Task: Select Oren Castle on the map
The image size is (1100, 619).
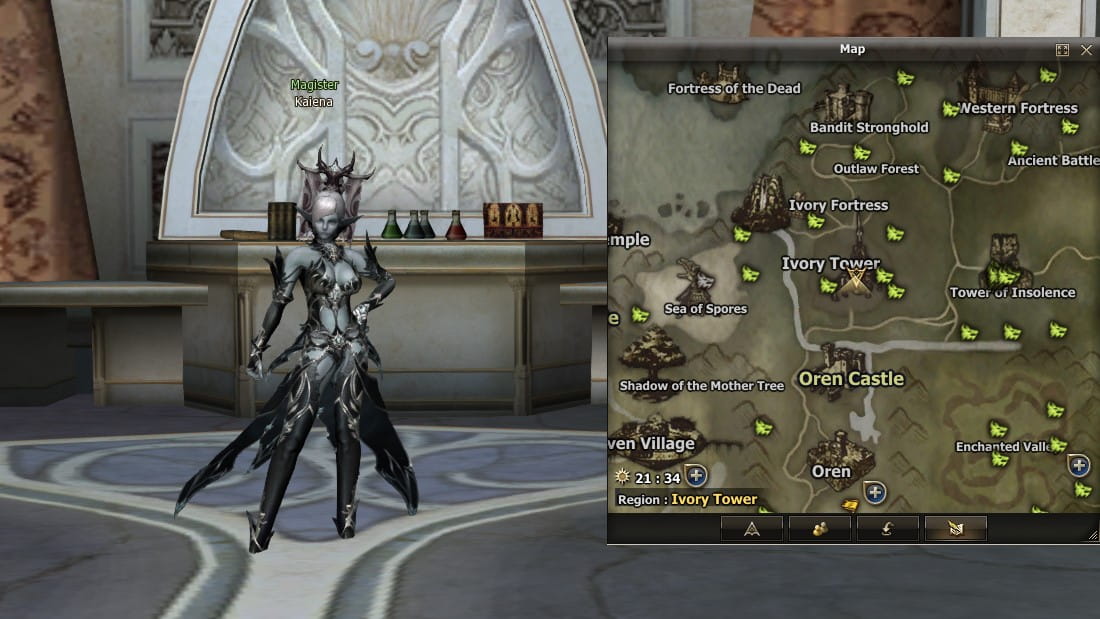Action: click(x=851, y=379)
